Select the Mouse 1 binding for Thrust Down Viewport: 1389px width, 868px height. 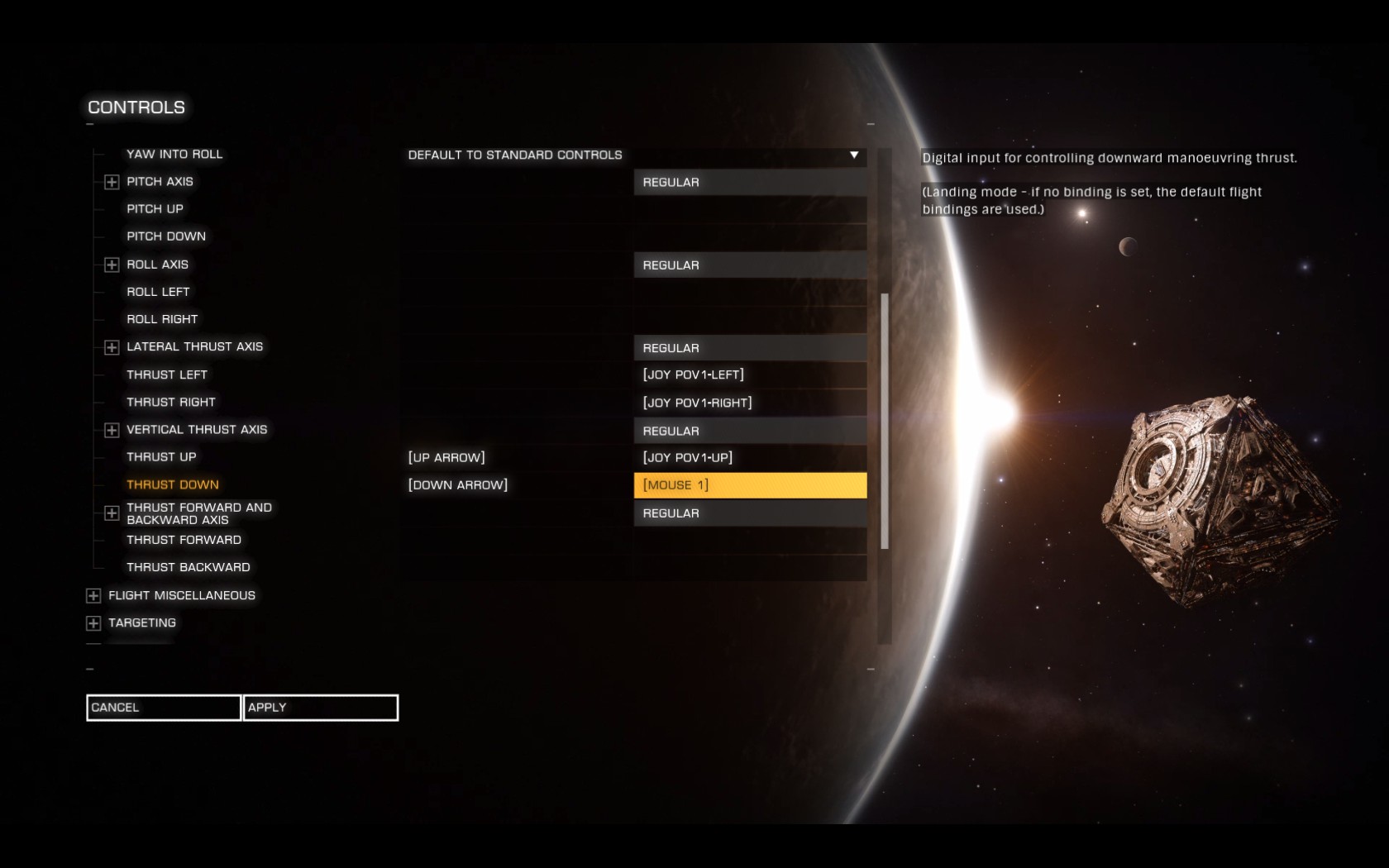[x=750, y=485]
